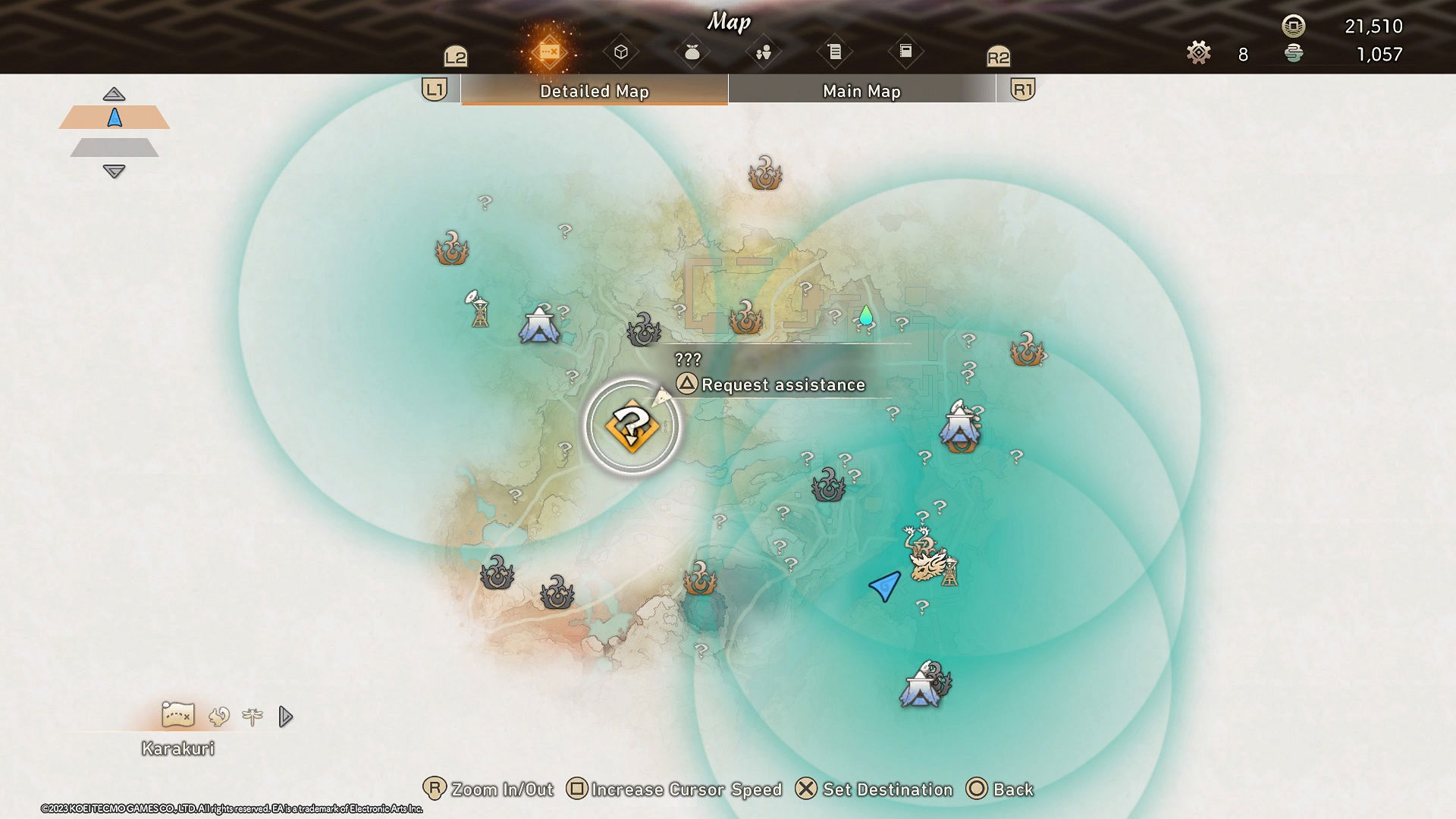The height and width of the screenshot is (819, 1456).
Task: Select the dragon head marker on map
Action: 928,564
